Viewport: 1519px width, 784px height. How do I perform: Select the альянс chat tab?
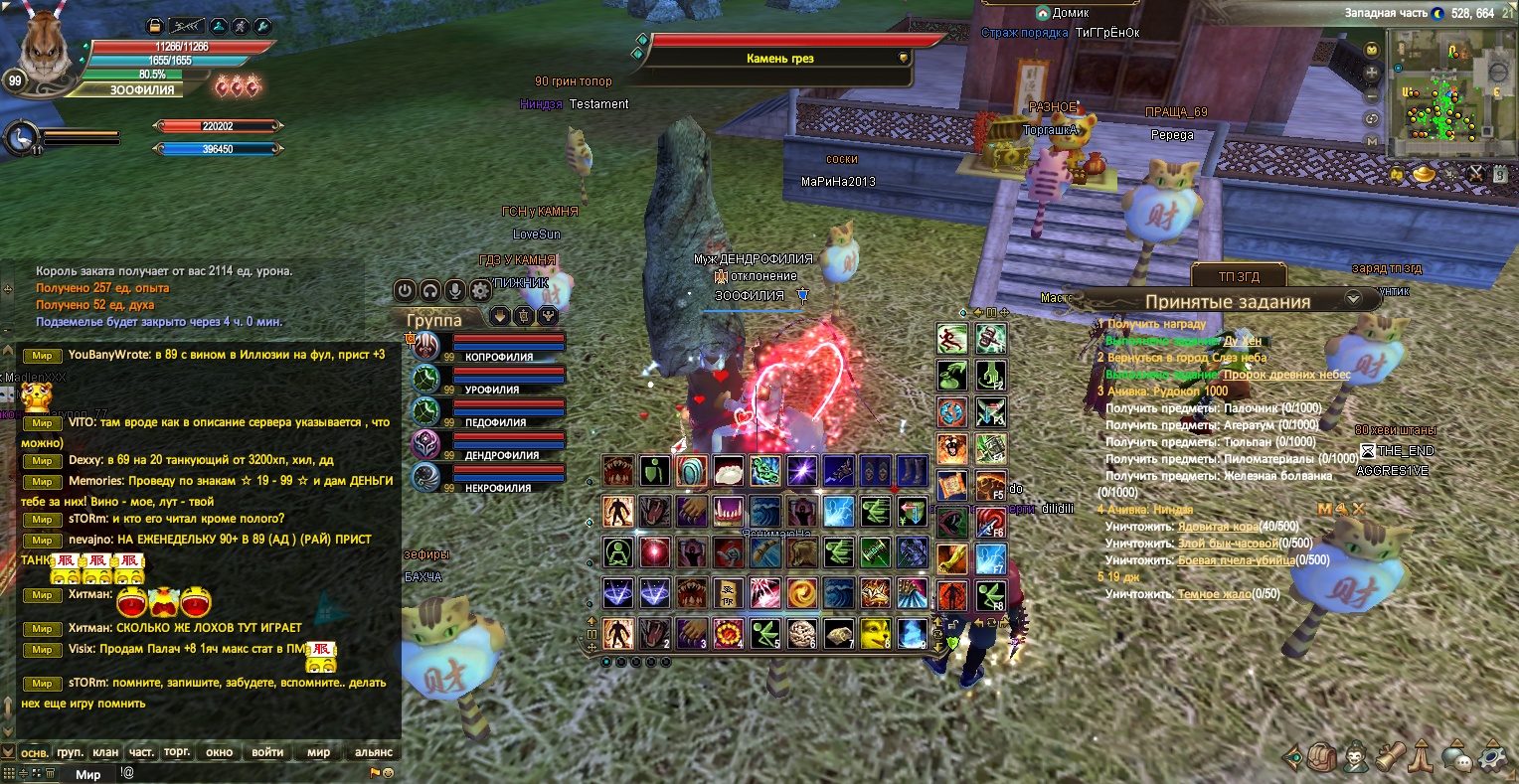click(374, 752)
